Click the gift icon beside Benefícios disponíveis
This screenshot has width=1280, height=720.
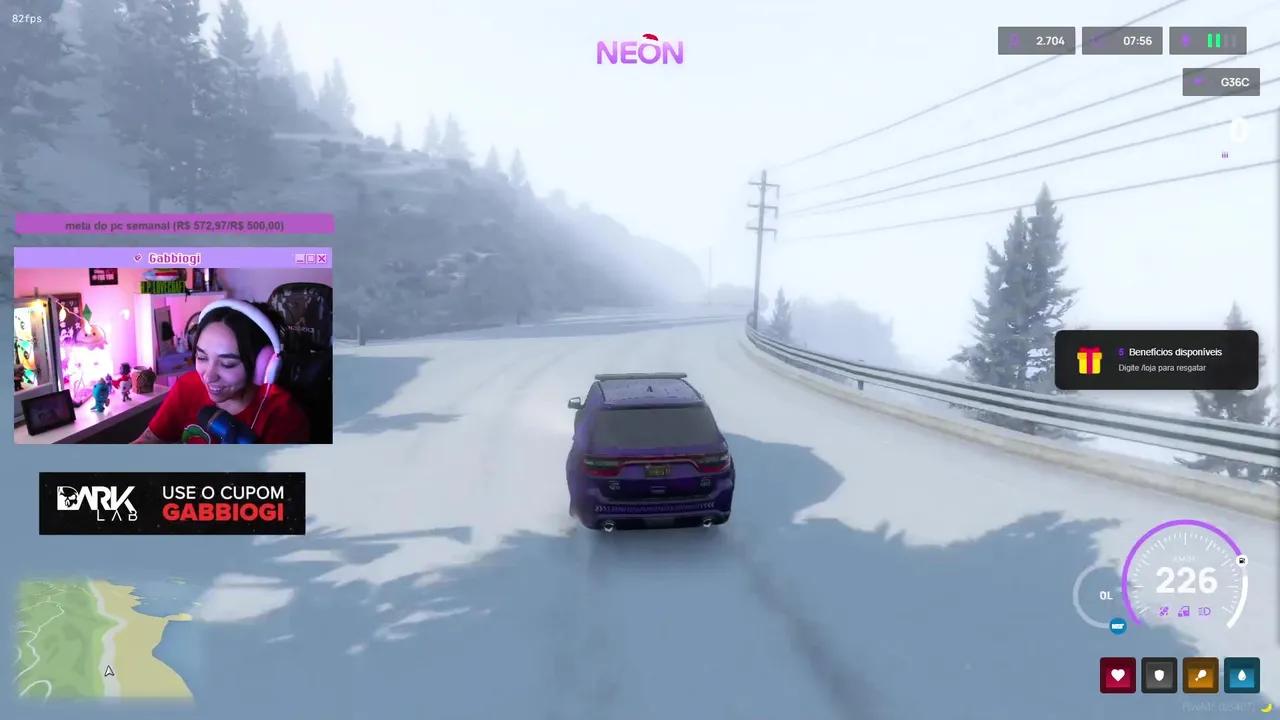[x=1089, y=360]
